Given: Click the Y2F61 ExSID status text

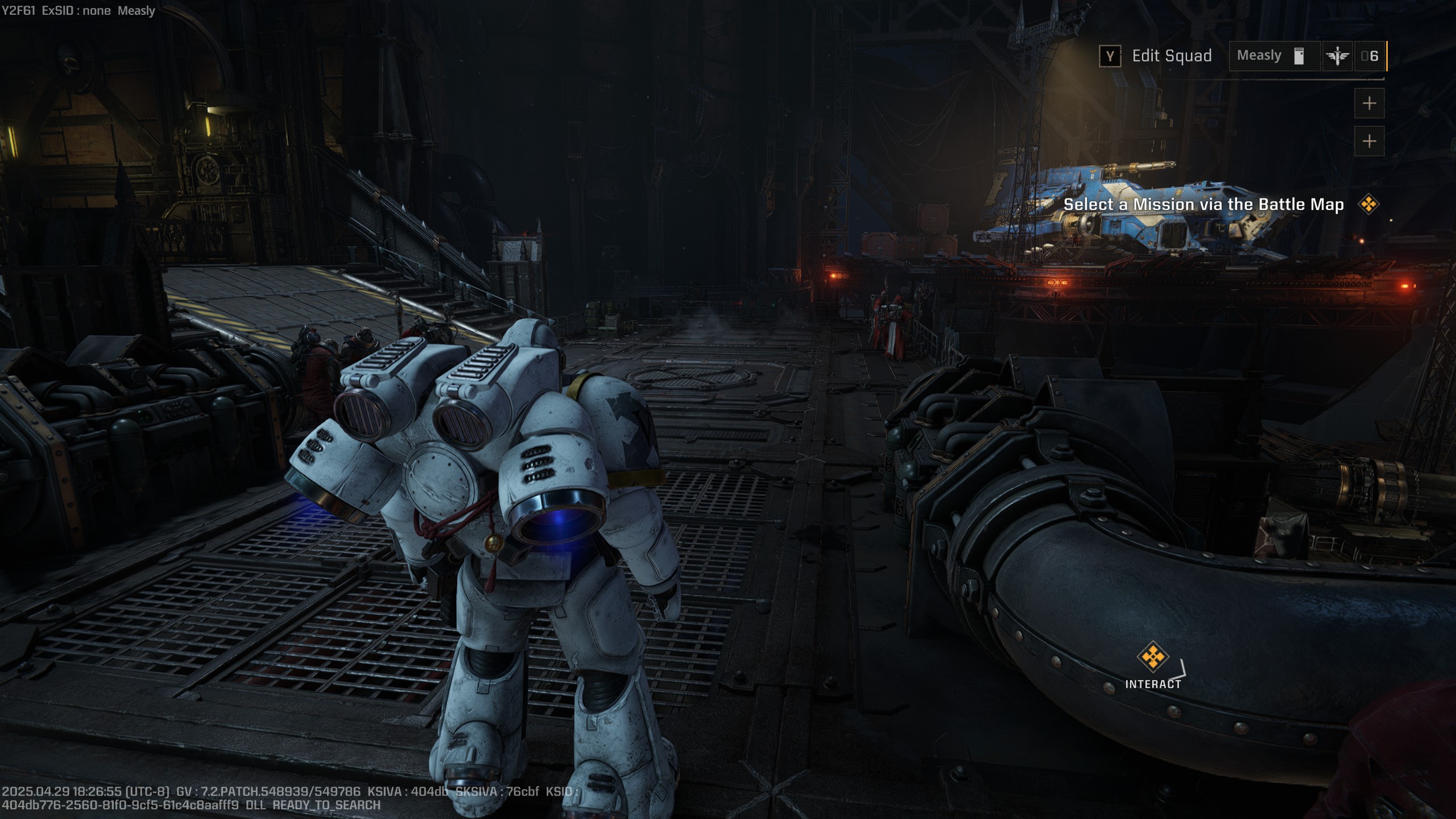Looking at the screenshot, I should point(77,10).
